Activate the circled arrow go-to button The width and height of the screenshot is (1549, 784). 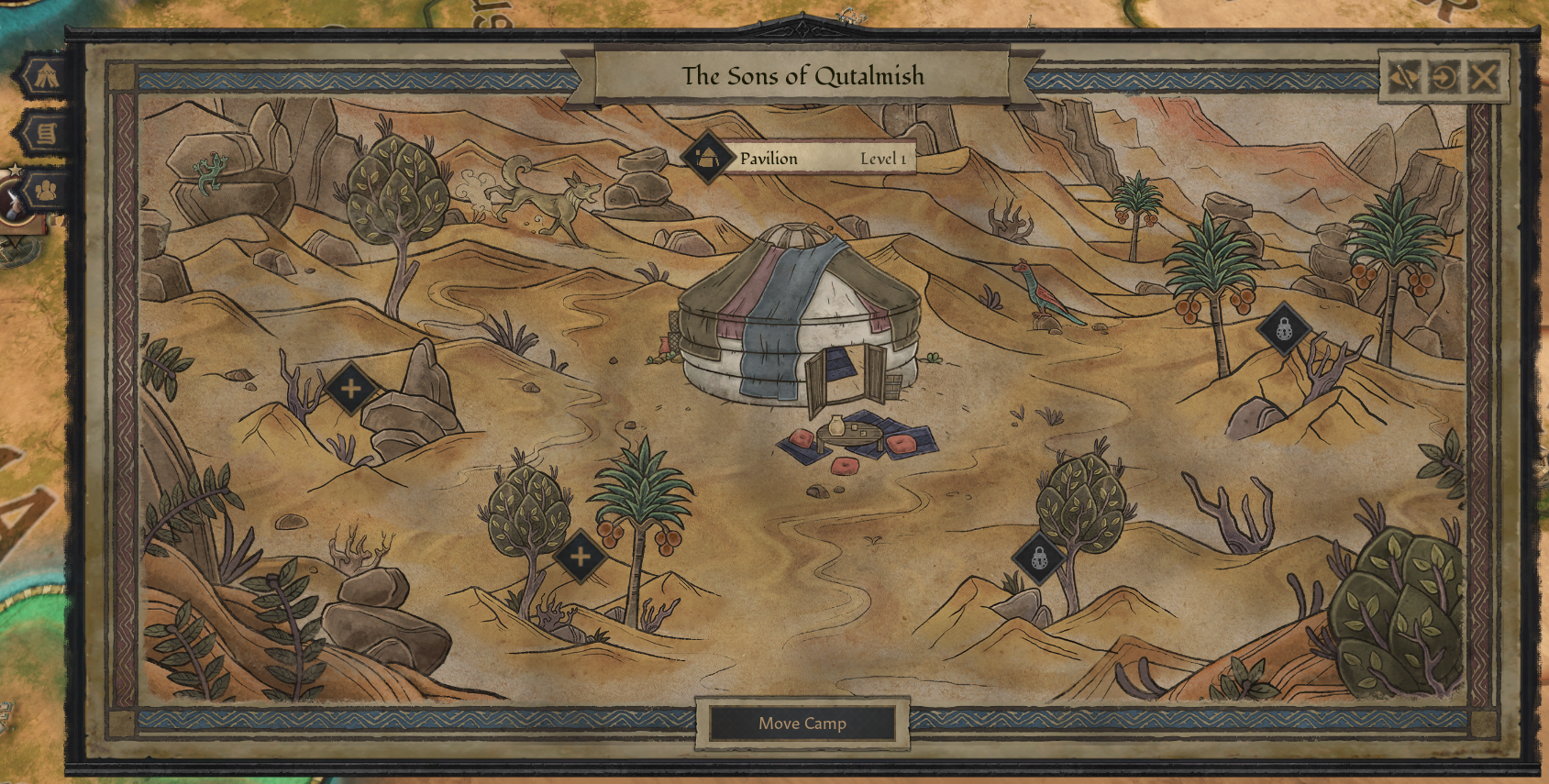click(1444, 77)
